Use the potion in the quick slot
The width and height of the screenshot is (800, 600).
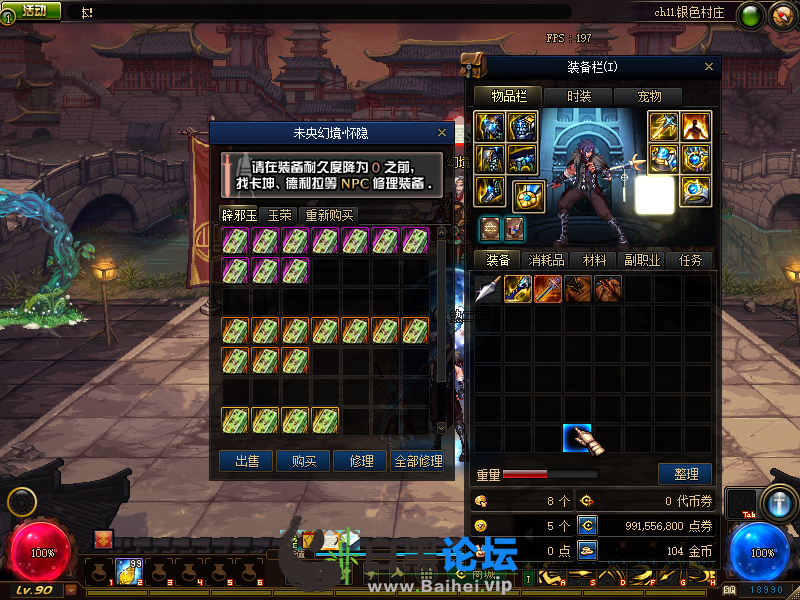coord(129,572)
